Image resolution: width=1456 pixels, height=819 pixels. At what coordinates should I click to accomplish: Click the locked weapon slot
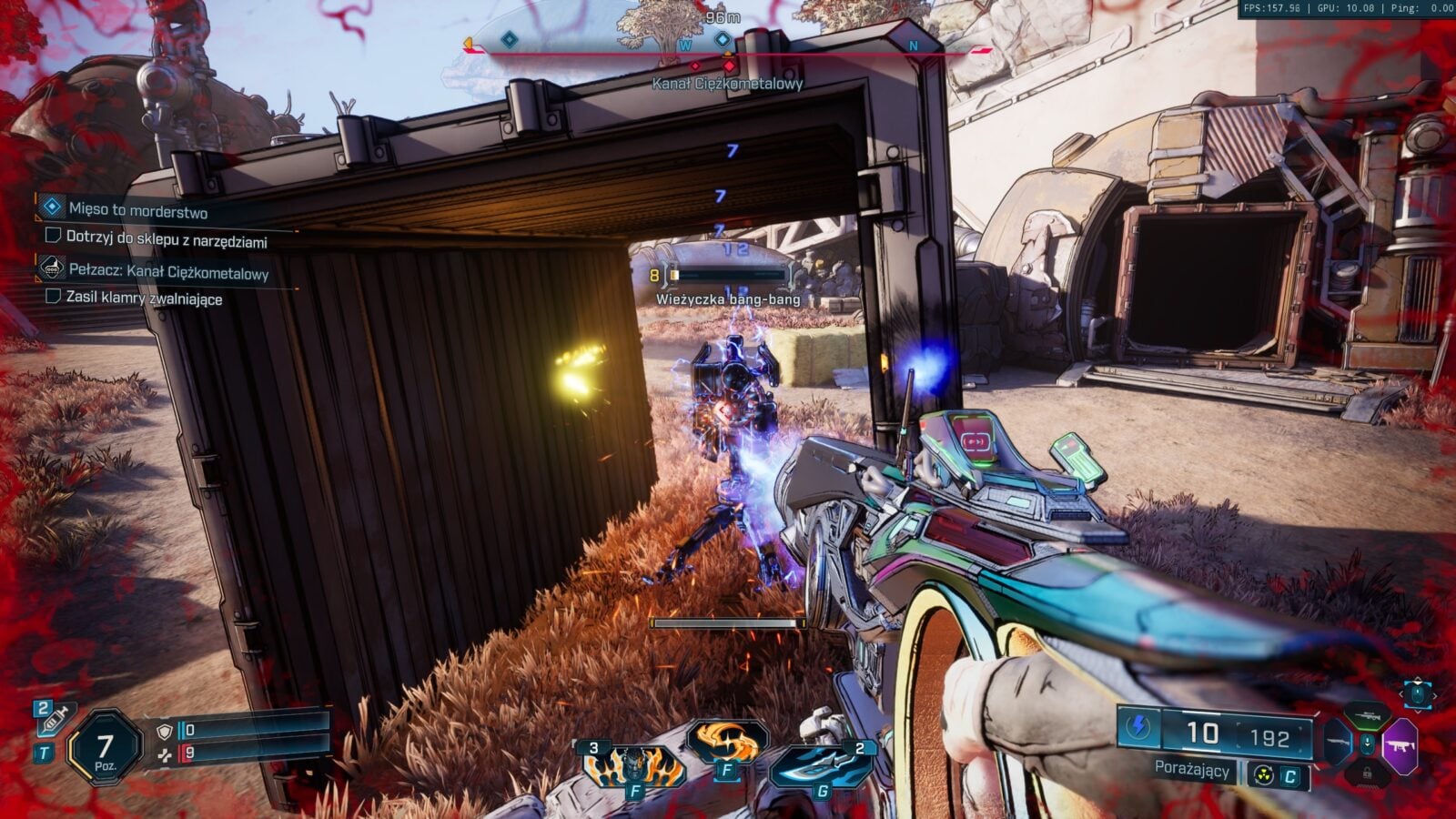1367,775
